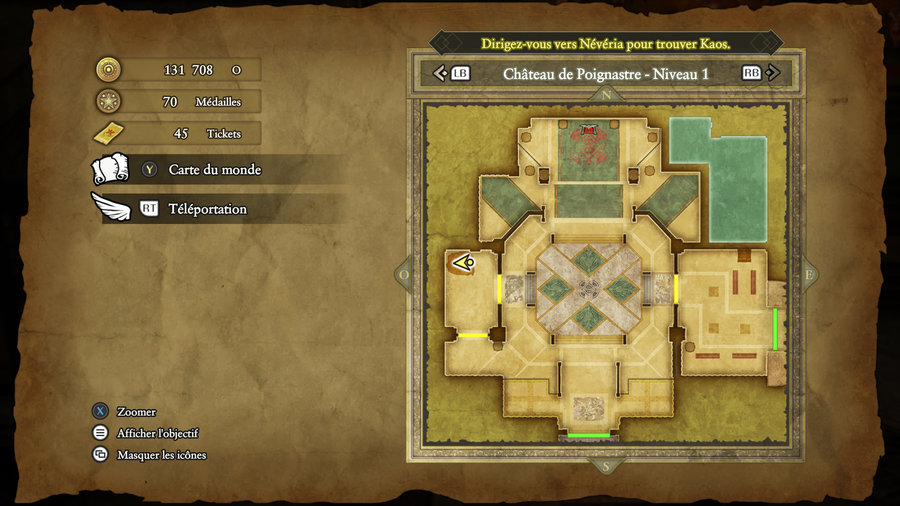
Task: Click the Zoomer map option
Action: pos(136,412)
